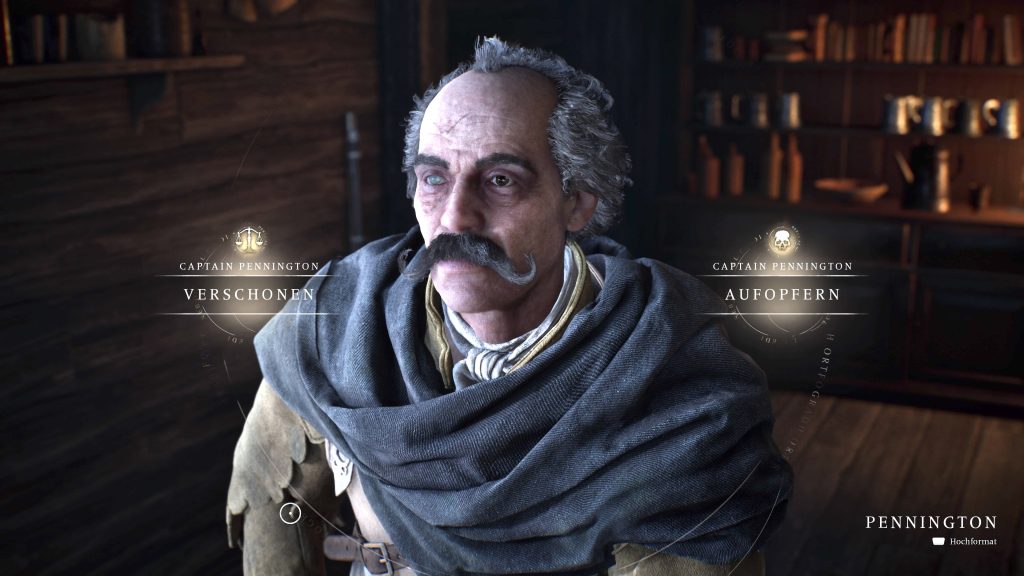Click the glowing scales icon
This screenshot has width=1024, height=576.
249,240
